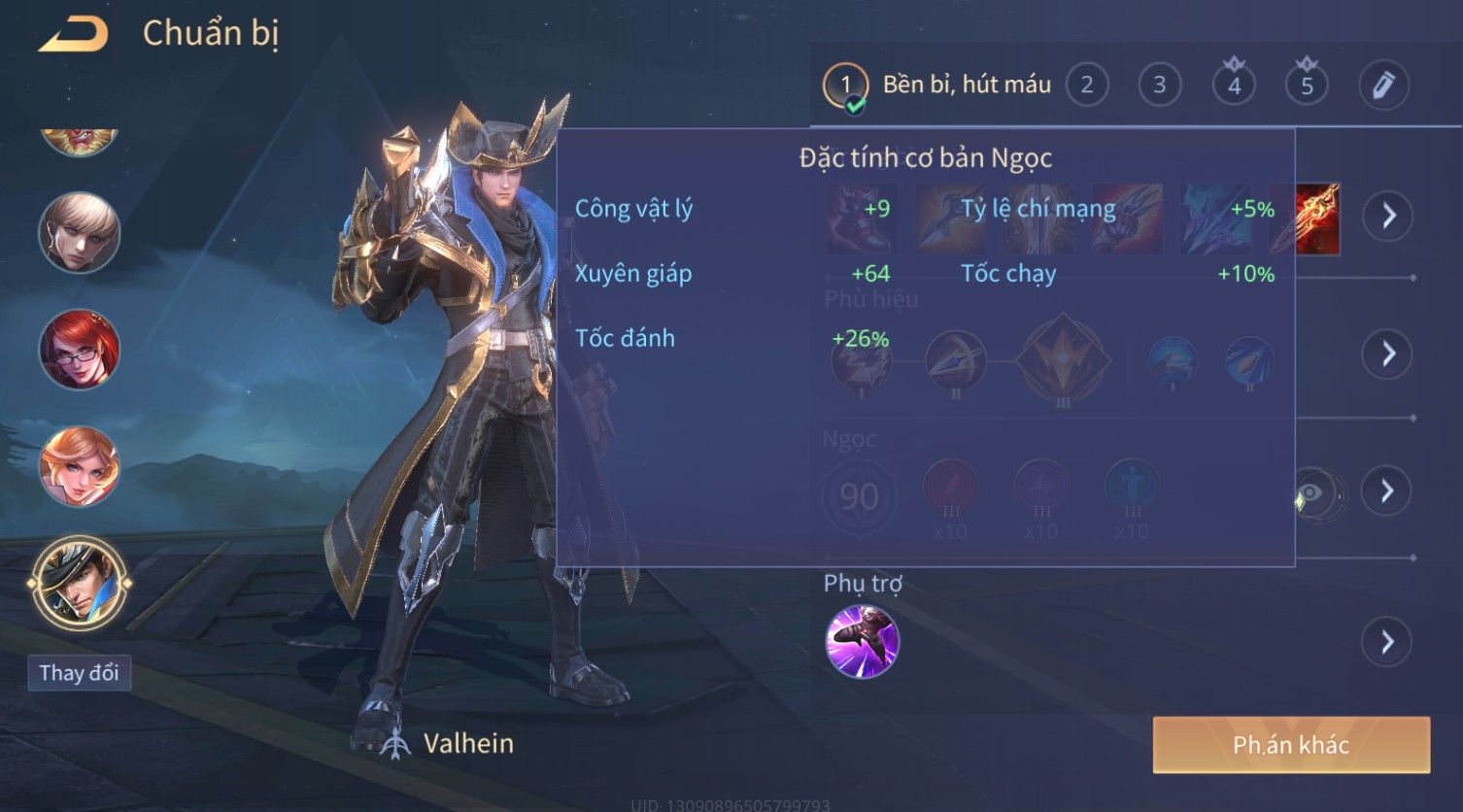Click the Phản khắc button
The image size is (1463, 812).
[1291, 745]
